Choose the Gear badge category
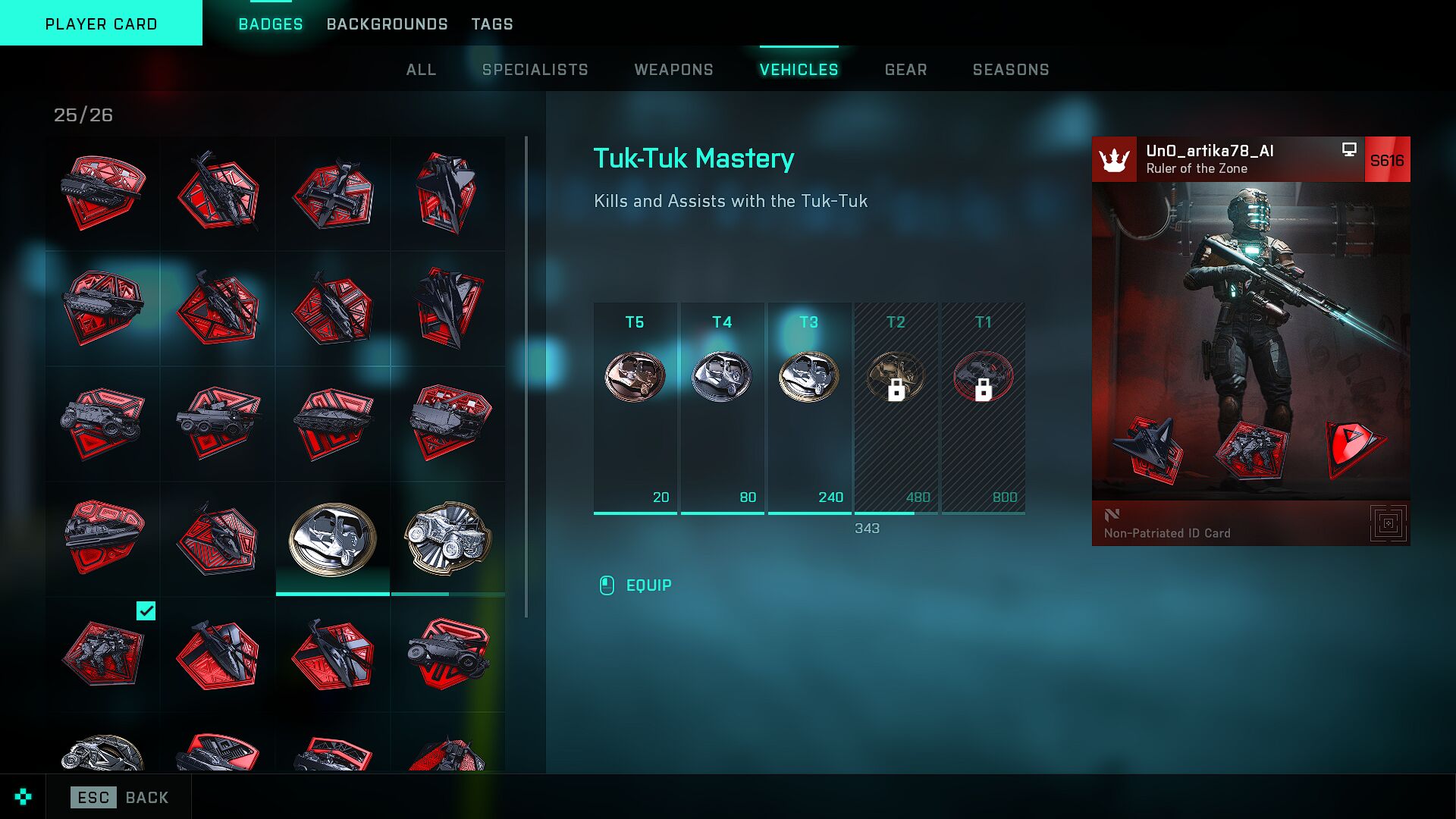Screen dimensions: 1456x819 point(905,70)
